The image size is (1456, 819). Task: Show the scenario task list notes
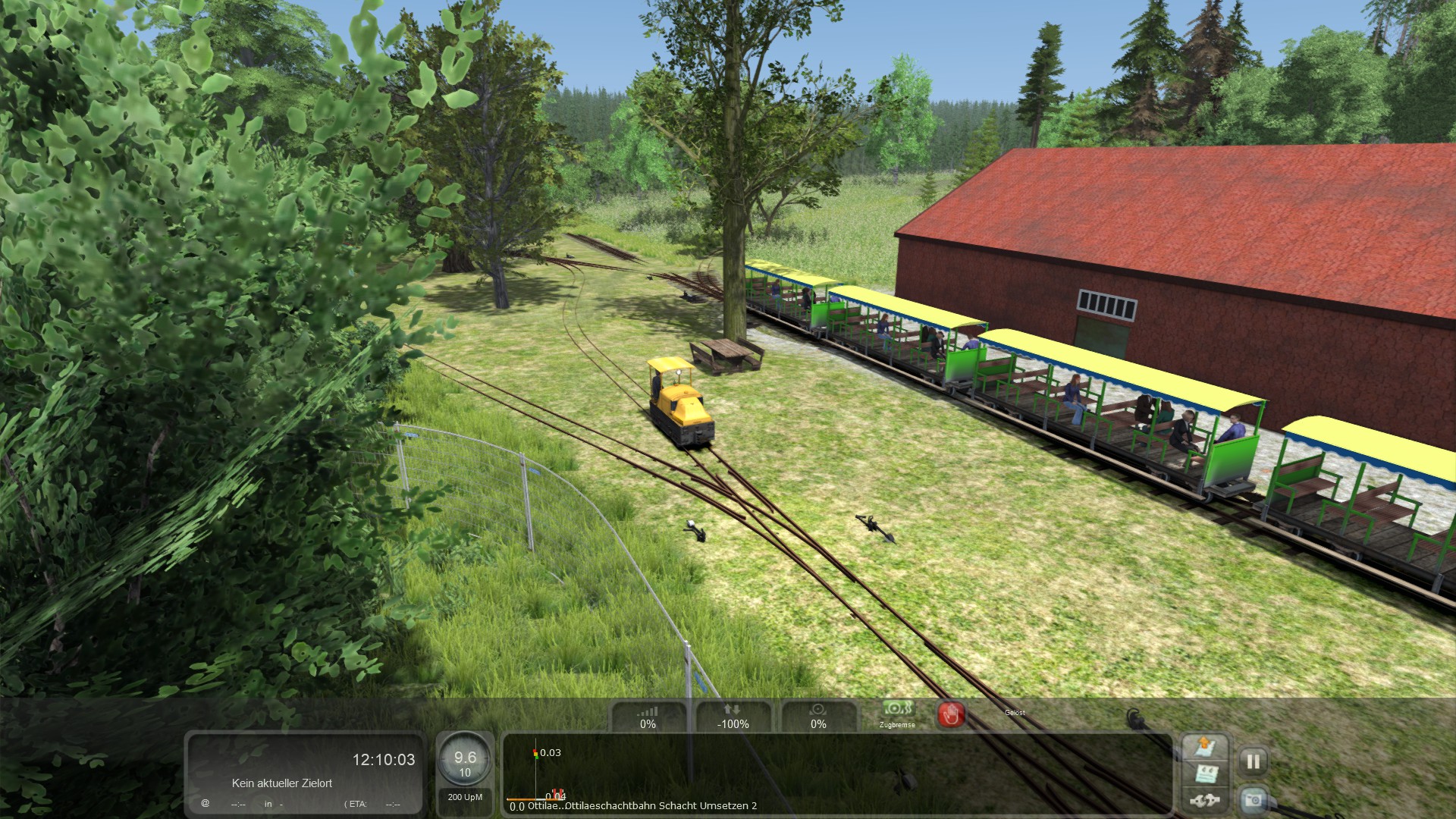(x=1206, y=774)
